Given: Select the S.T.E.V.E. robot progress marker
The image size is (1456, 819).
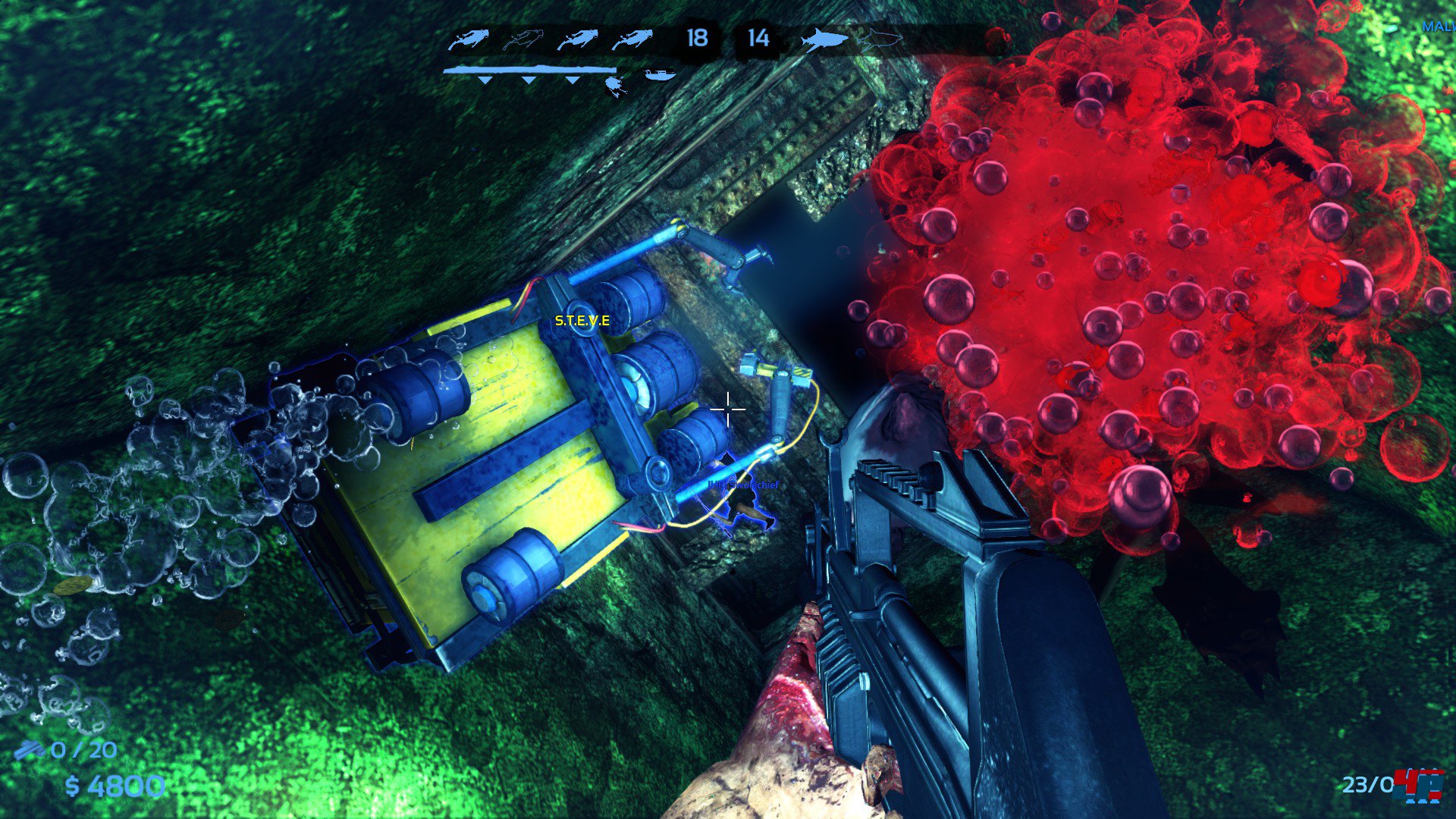Looking at the screenshot, I should 615,84.
